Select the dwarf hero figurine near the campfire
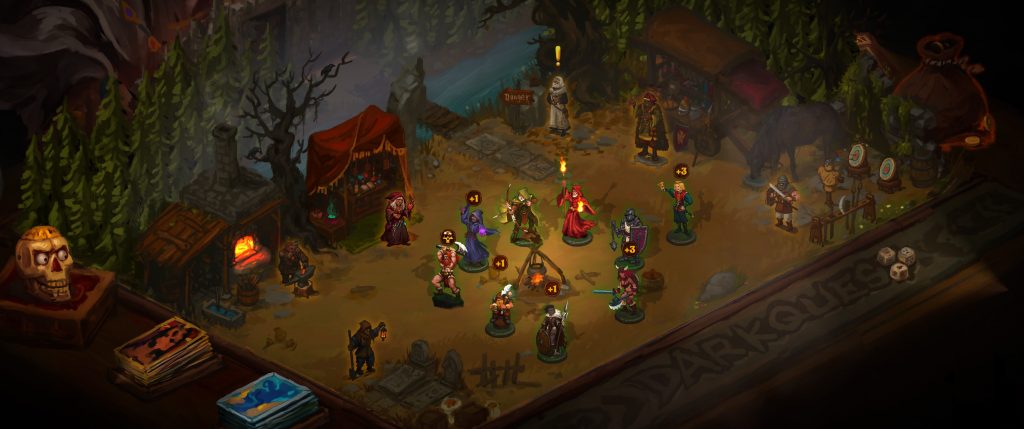 [x=501, y=307]
